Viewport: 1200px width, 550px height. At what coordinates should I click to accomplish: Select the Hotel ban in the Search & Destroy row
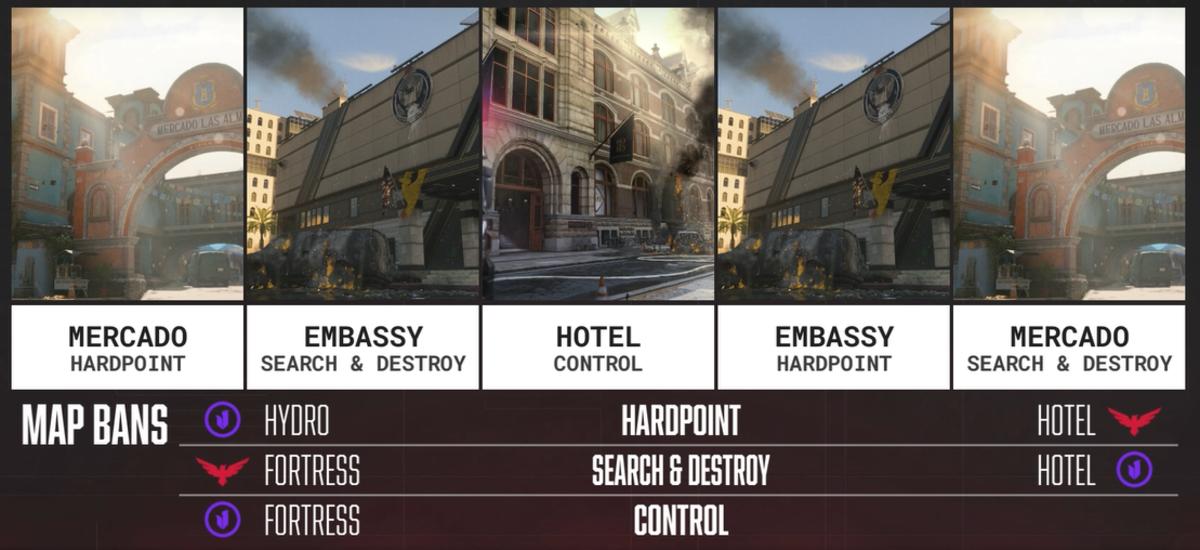click(x=1066, y=470)
